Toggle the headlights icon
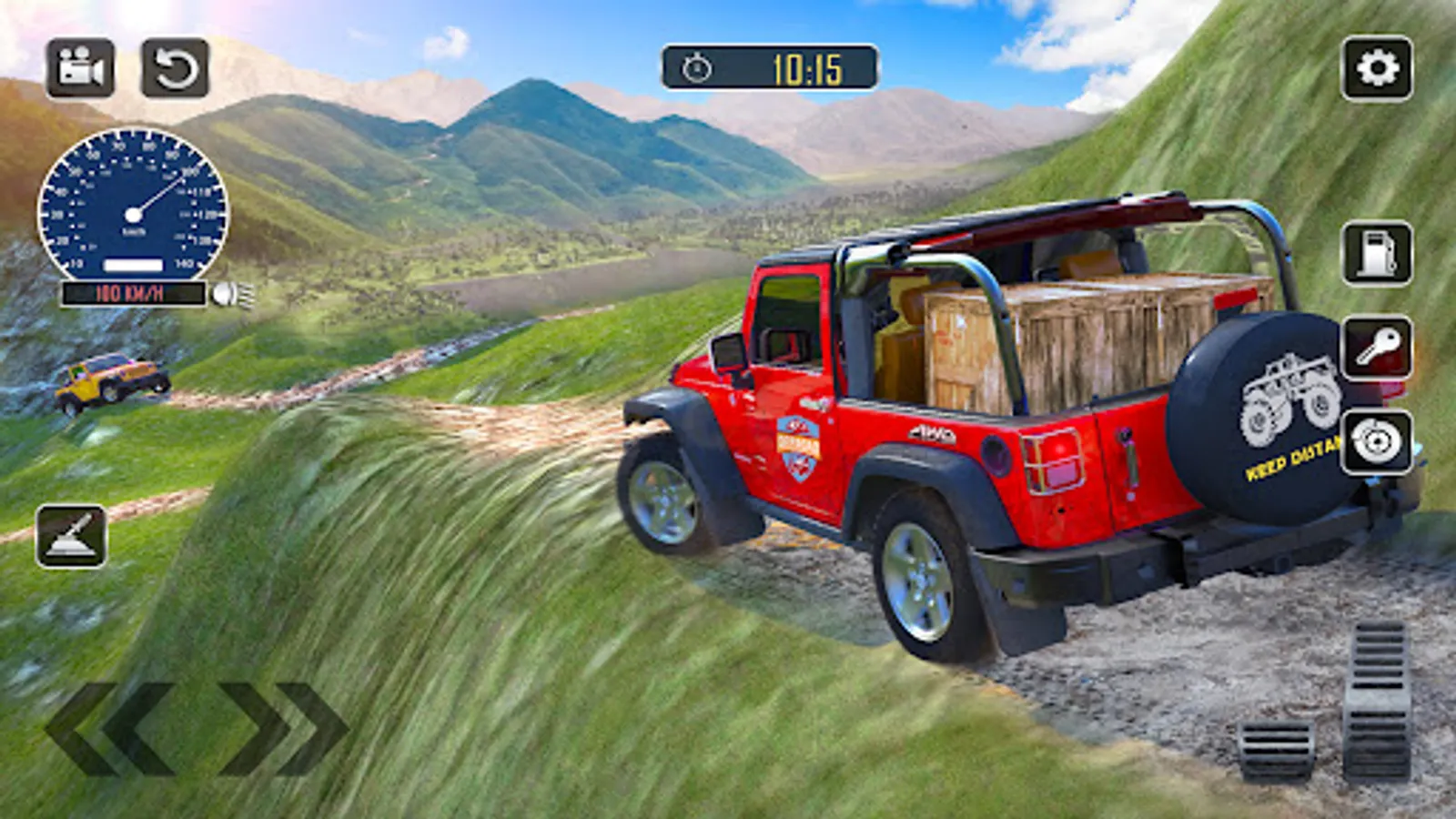1456x819 pixels. 233,294
